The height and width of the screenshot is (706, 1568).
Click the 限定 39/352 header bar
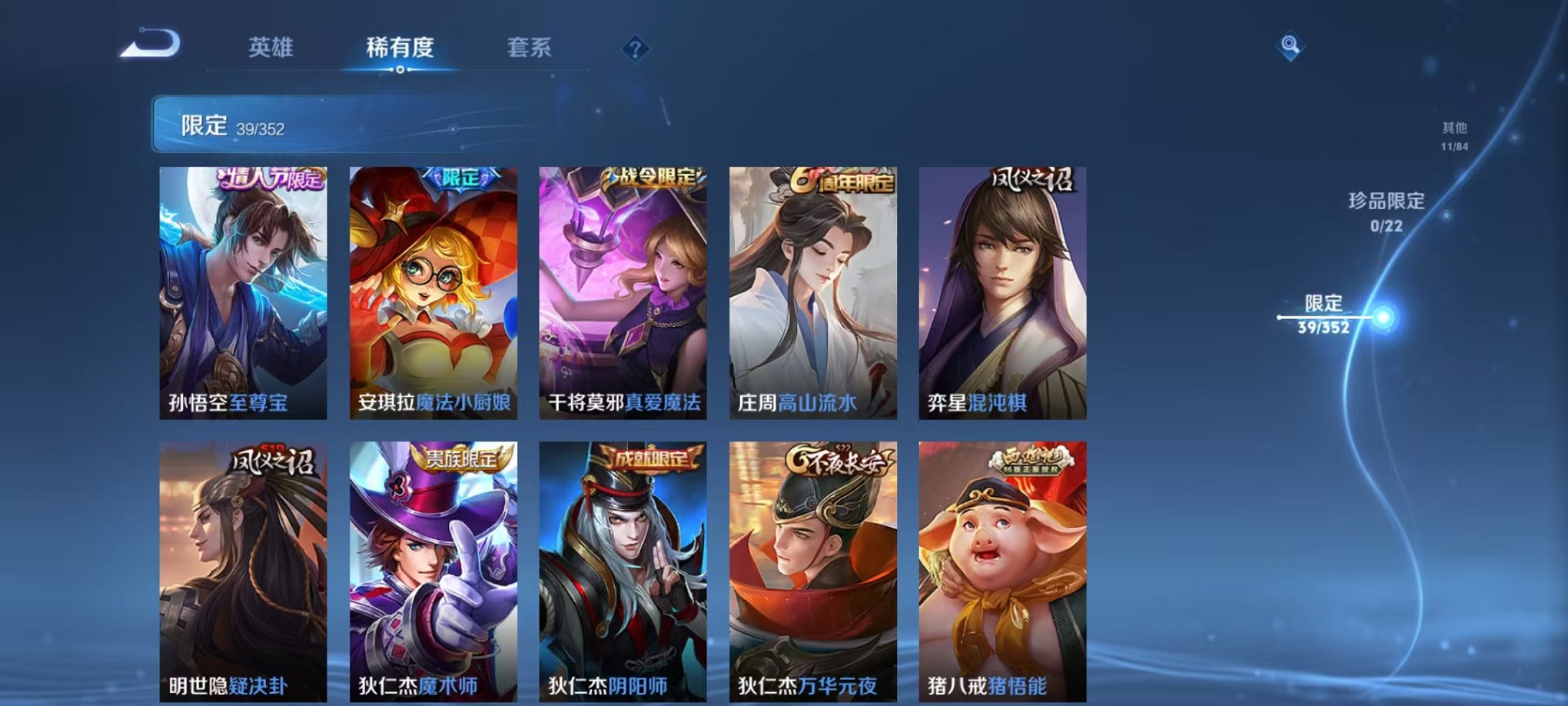coord(231,125)
